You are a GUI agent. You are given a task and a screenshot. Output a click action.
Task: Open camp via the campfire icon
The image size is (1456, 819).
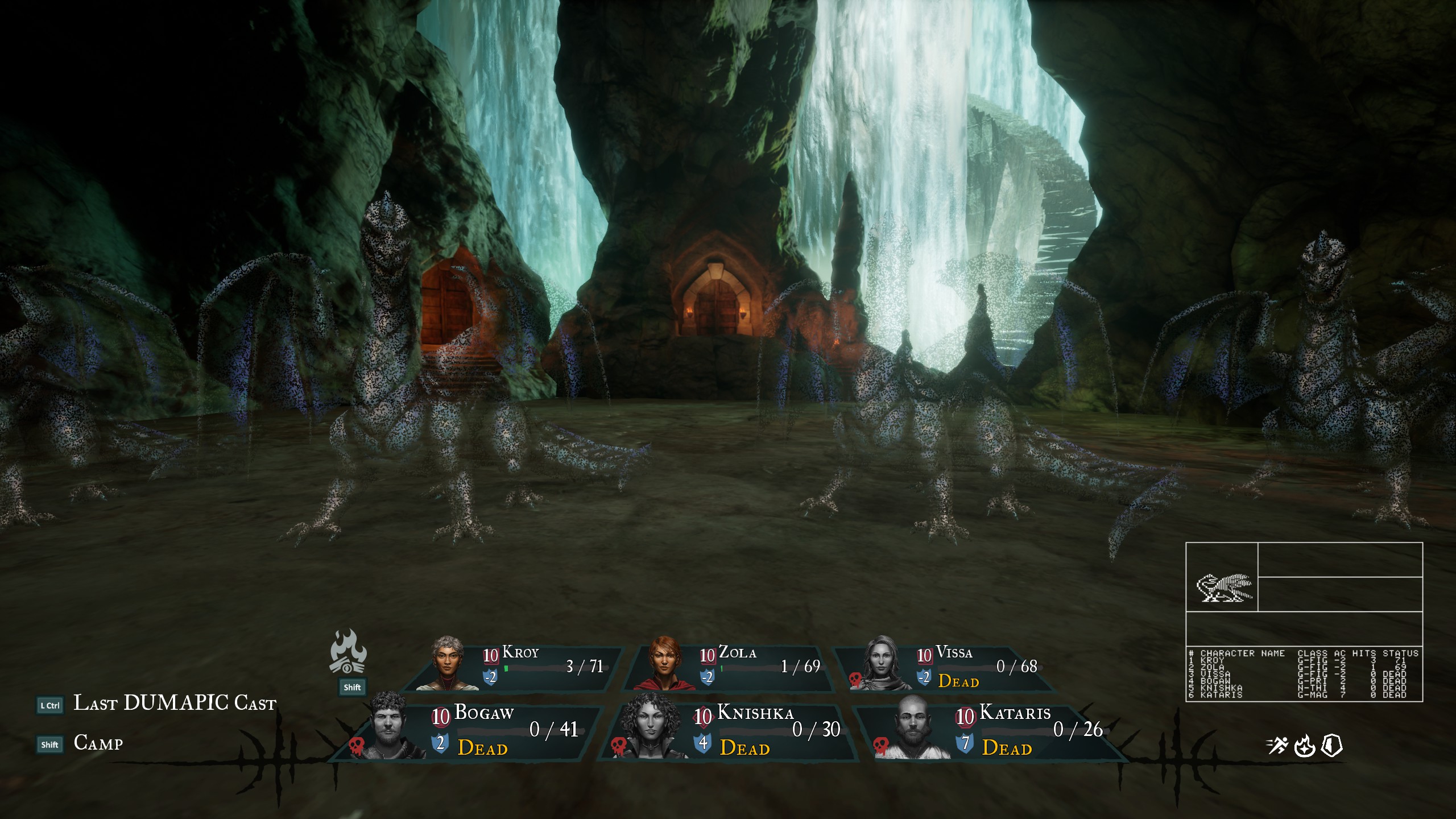point(348,652)
